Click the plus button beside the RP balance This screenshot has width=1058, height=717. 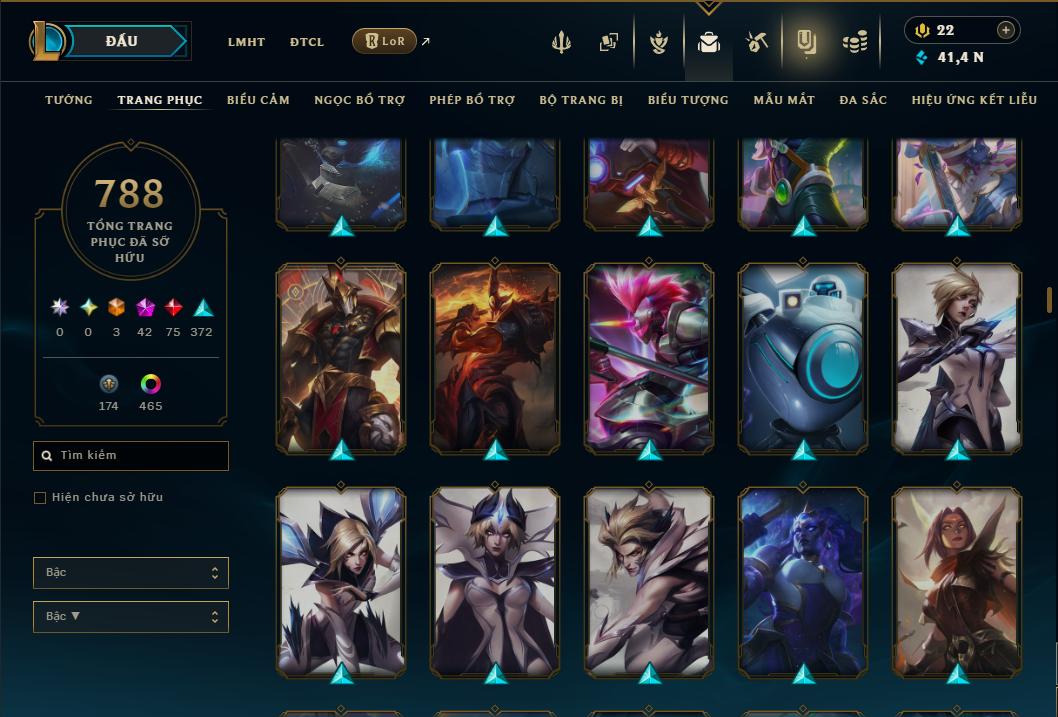[x=1005, y=30]
